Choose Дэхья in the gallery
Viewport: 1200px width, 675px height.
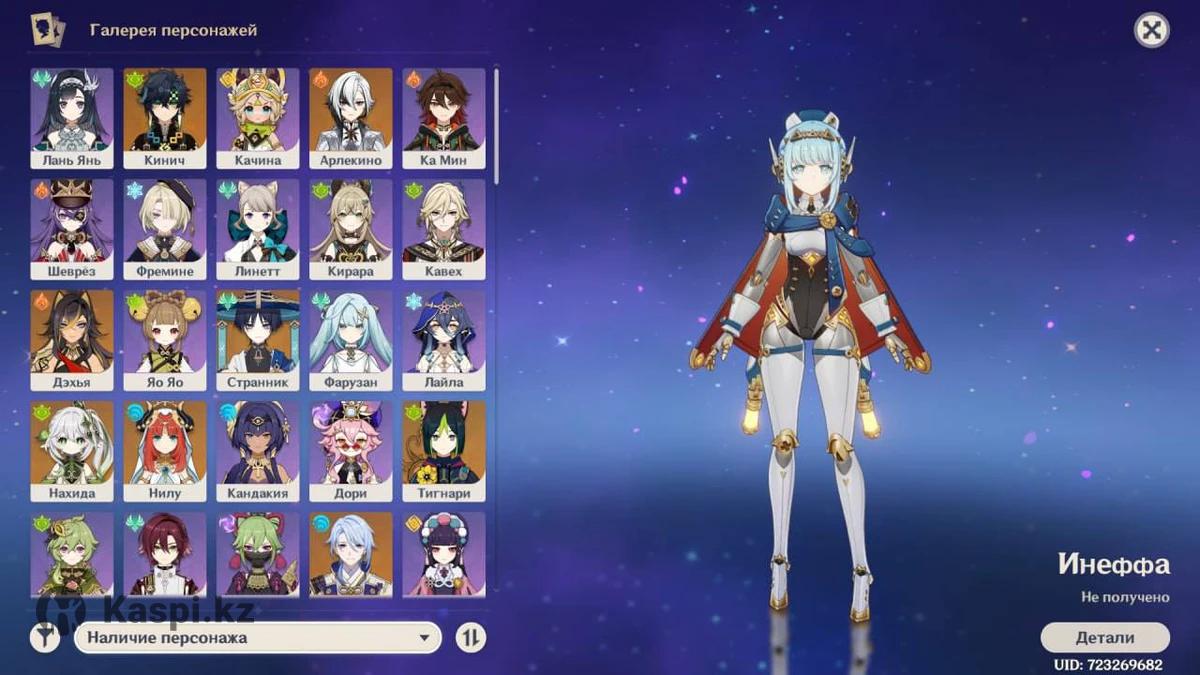pyautogui.click(x=72, y=339)
